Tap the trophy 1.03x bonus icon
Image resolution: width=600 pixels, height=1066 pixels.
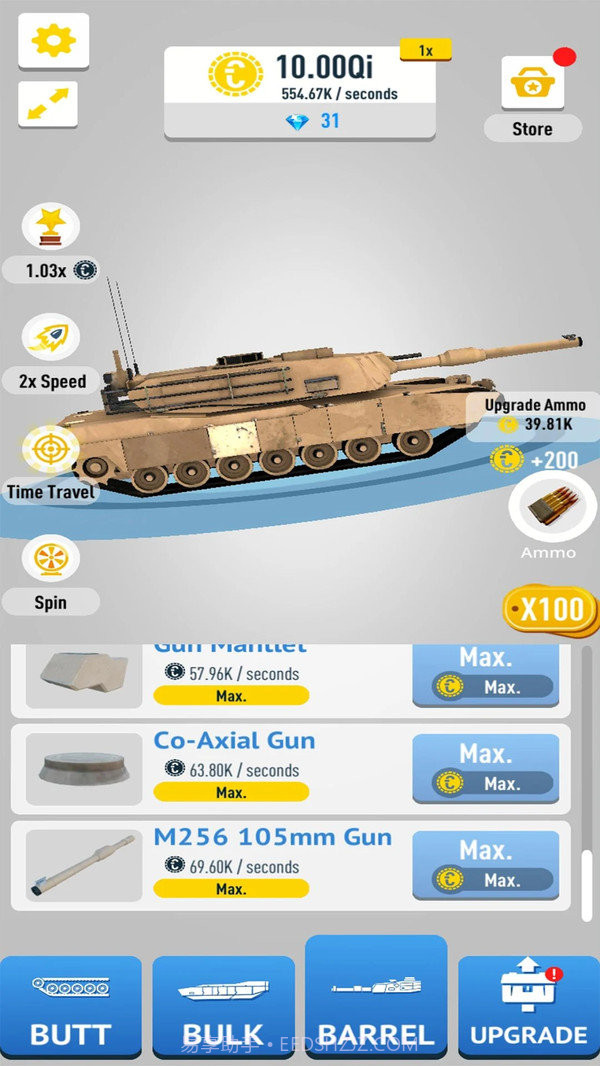(51, 228)
